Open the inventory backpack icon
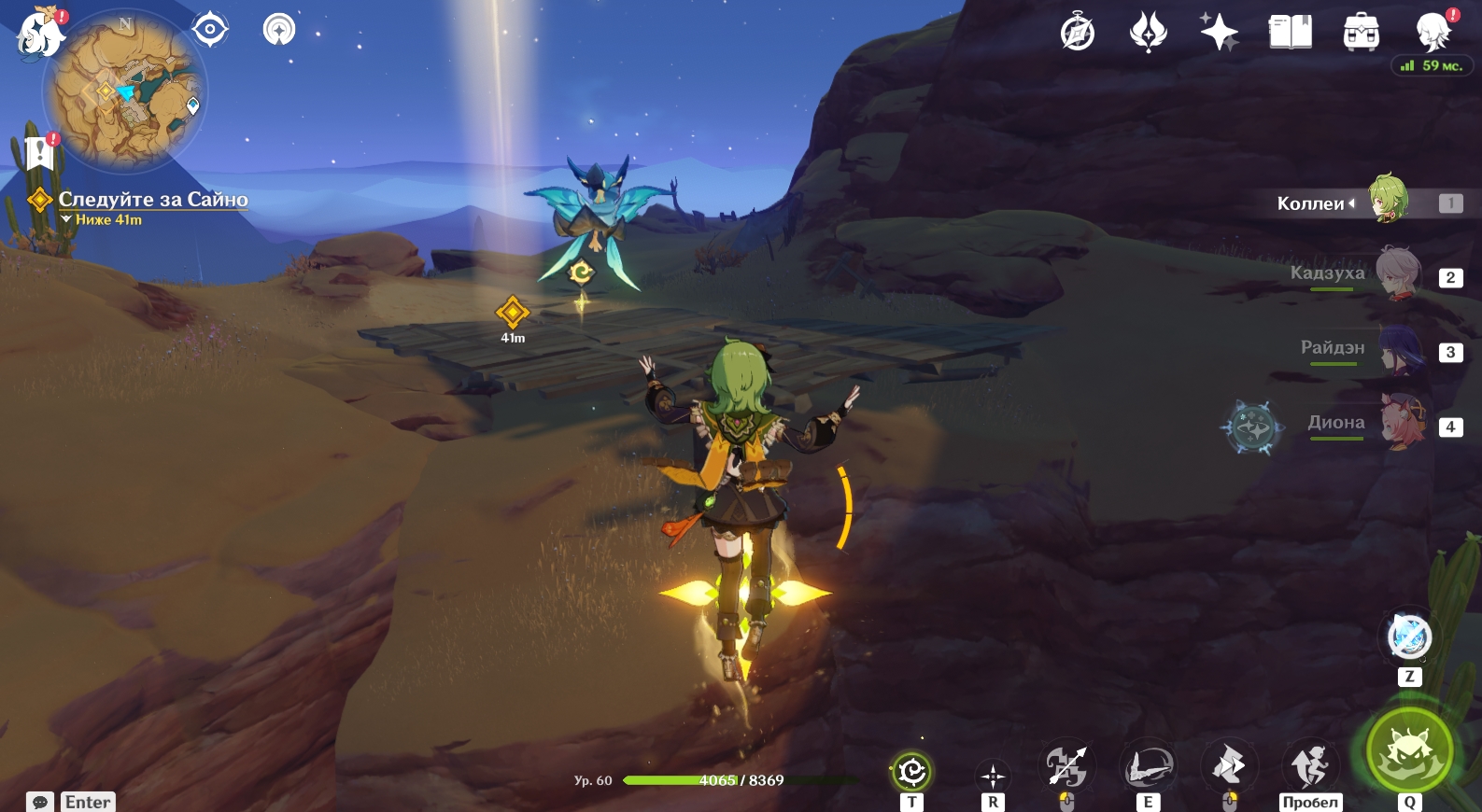The height and width of the screenshot is (812, 1482). point(1361,34)
